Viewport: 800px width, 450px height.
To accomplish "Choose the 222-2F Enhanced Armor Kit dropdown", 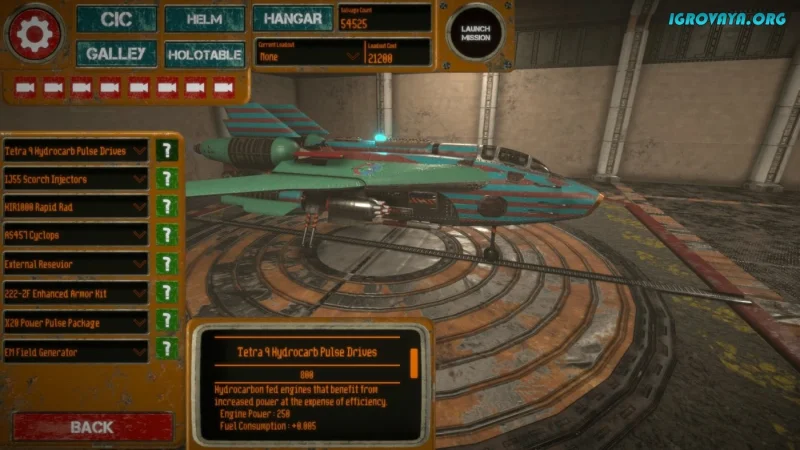I will pos(76,294).
